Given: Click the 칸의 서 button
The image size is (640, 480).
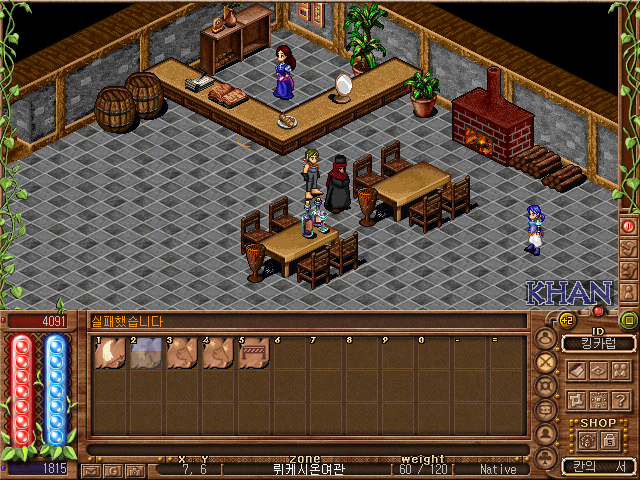Looking at the screenshot, I should (599, 467).
